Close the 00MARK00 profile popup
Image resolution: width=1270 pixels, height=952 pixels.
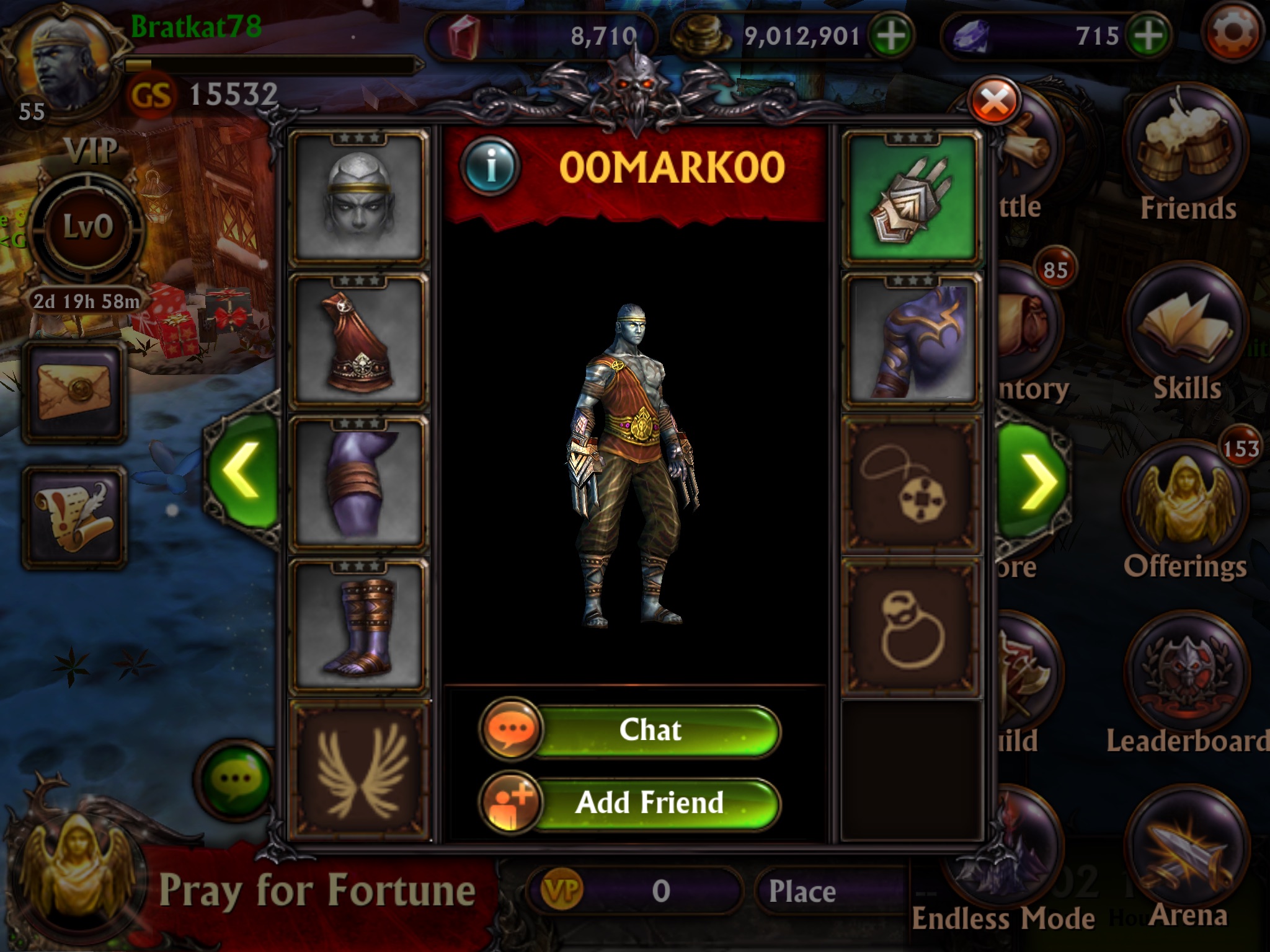tap(995, 102)
